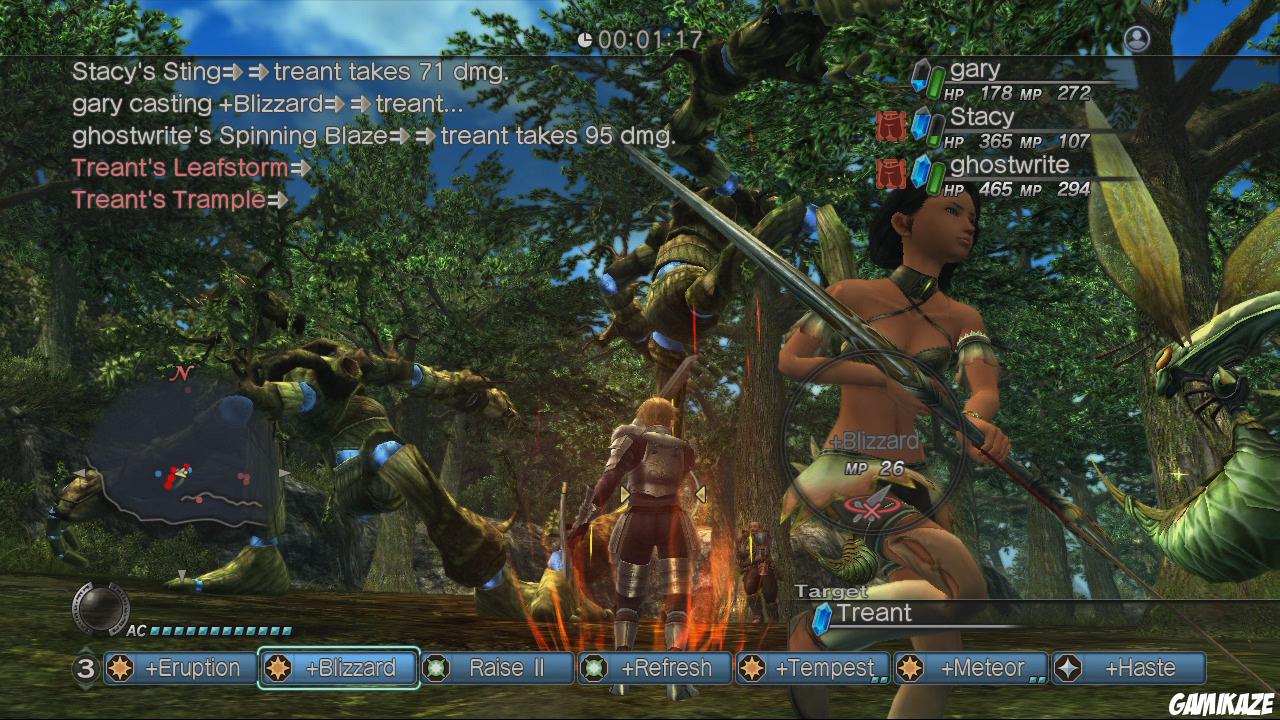
Task: Select the highlighted +Blizzard spell
Action: (x=338, y=668)
